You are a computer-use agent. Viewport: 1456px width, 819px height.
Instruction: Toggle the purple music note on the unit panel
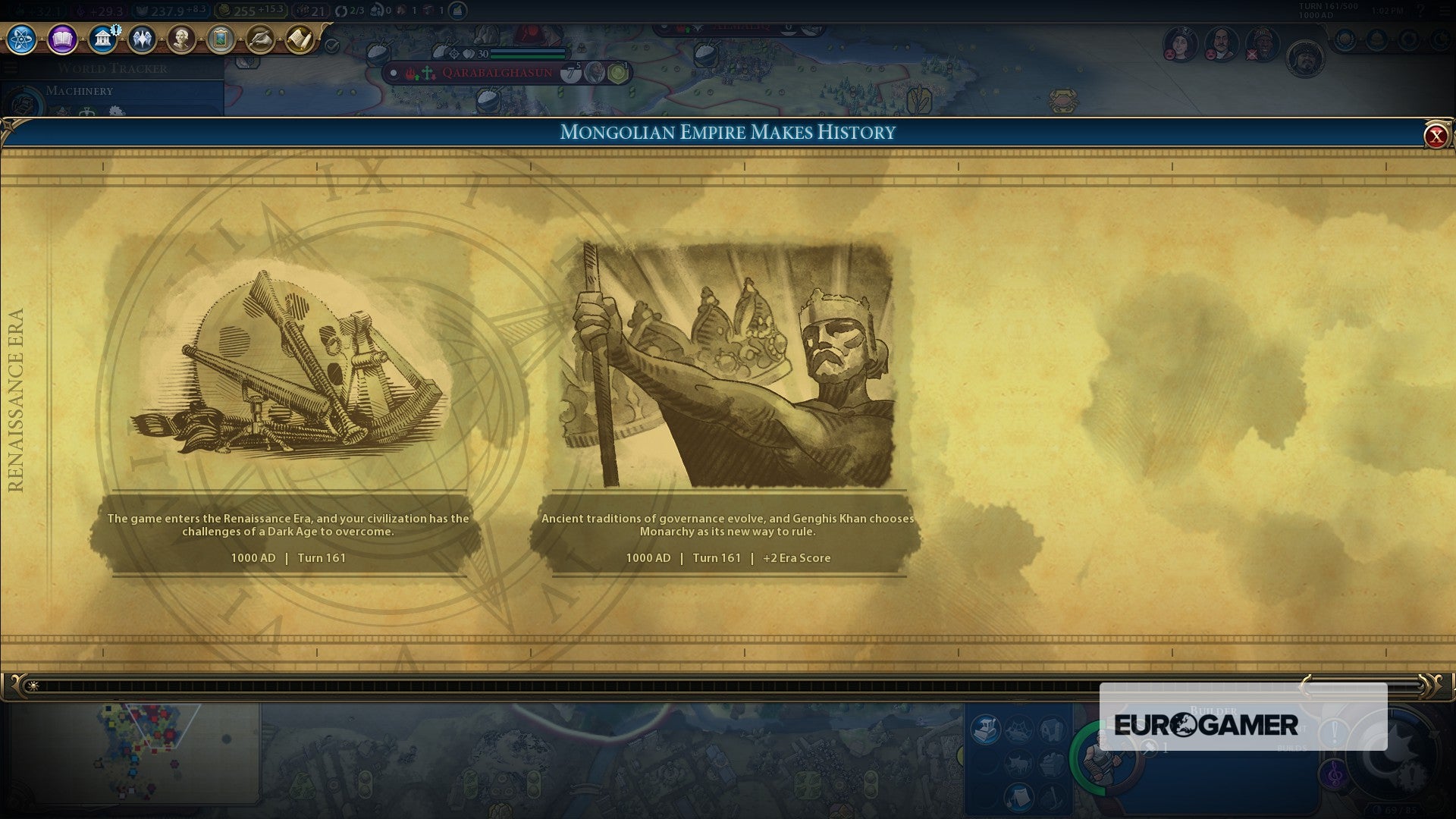[x=1335, y=775]
